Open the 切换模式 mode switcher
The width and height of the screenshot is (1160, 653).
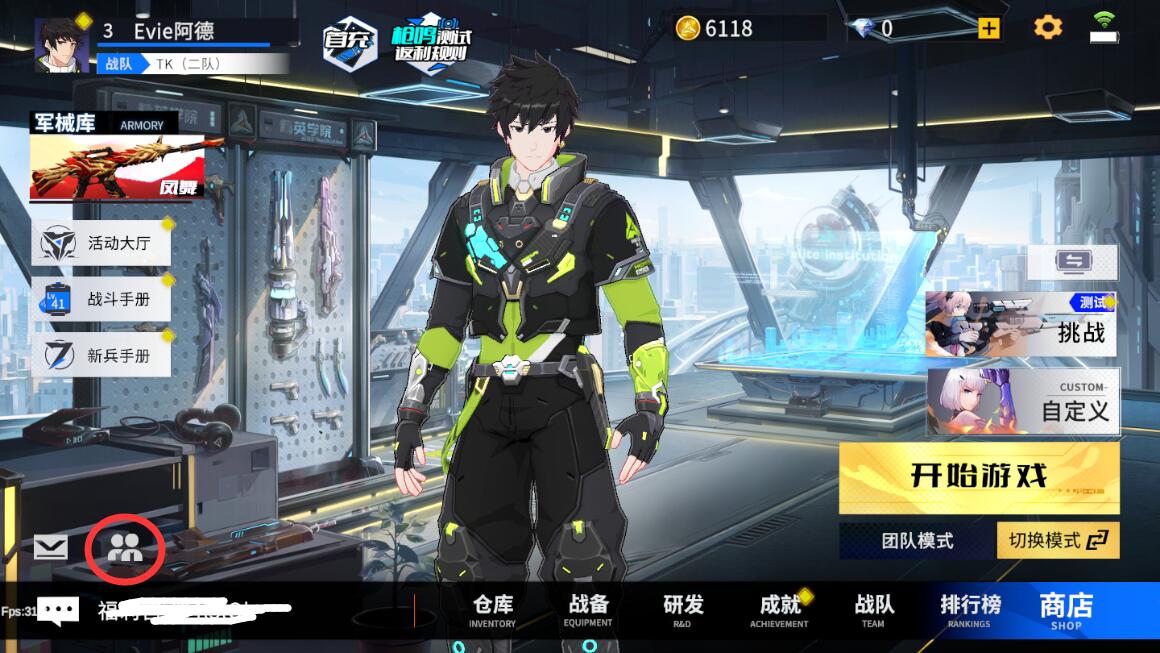(x=1058, y=541)
